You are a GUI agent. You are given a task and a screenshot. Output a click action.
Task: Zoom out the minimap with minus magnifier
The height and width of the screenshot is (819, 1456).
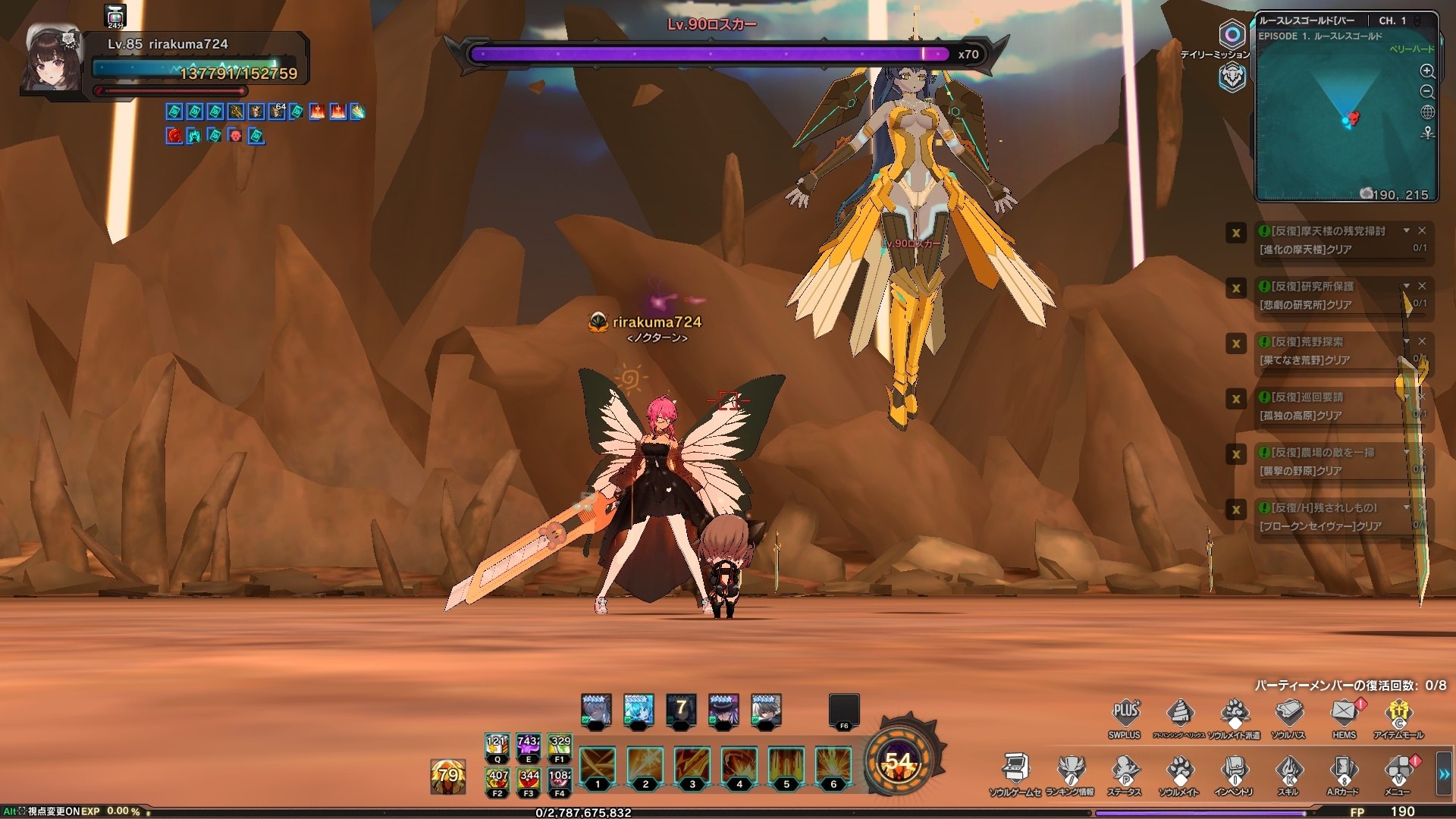click(1427, 92)
